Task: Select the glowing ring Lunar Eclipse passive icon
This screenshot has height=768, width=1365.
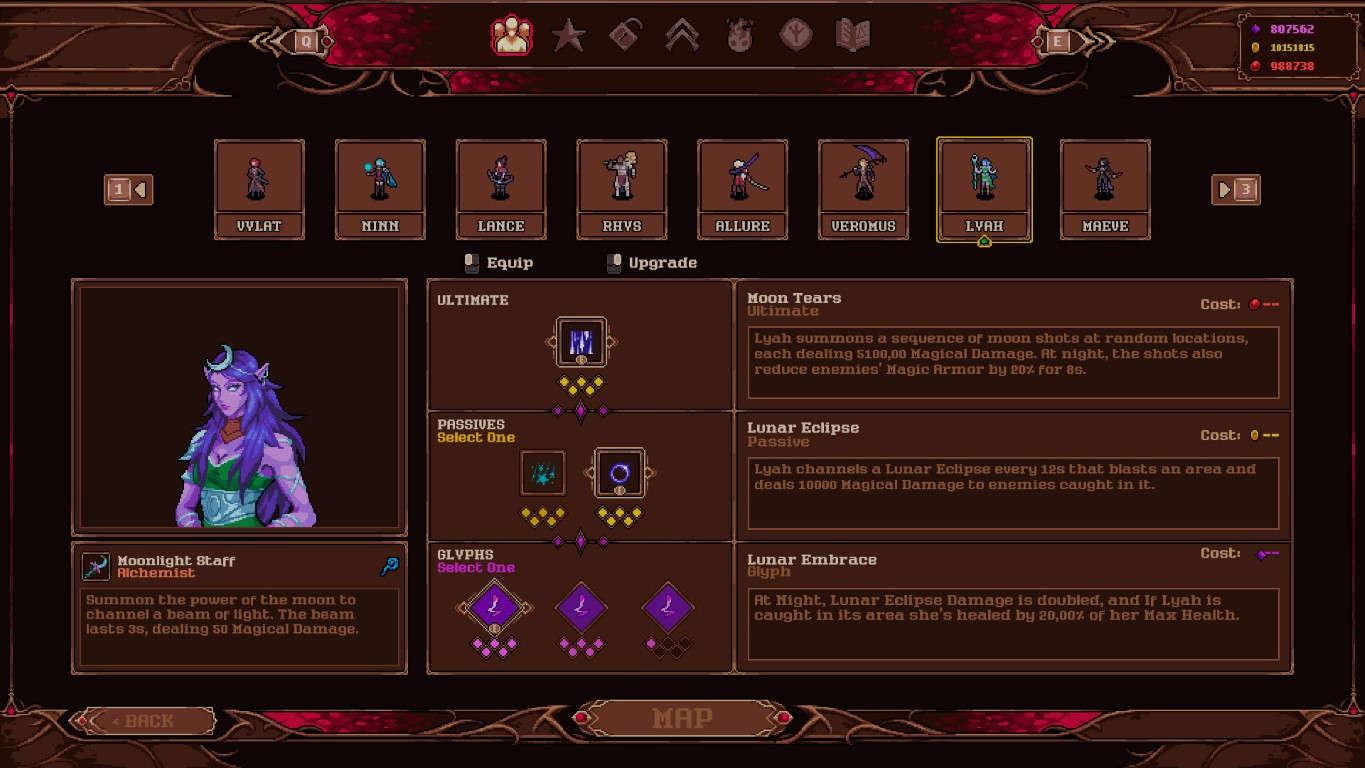Action: 620,471
